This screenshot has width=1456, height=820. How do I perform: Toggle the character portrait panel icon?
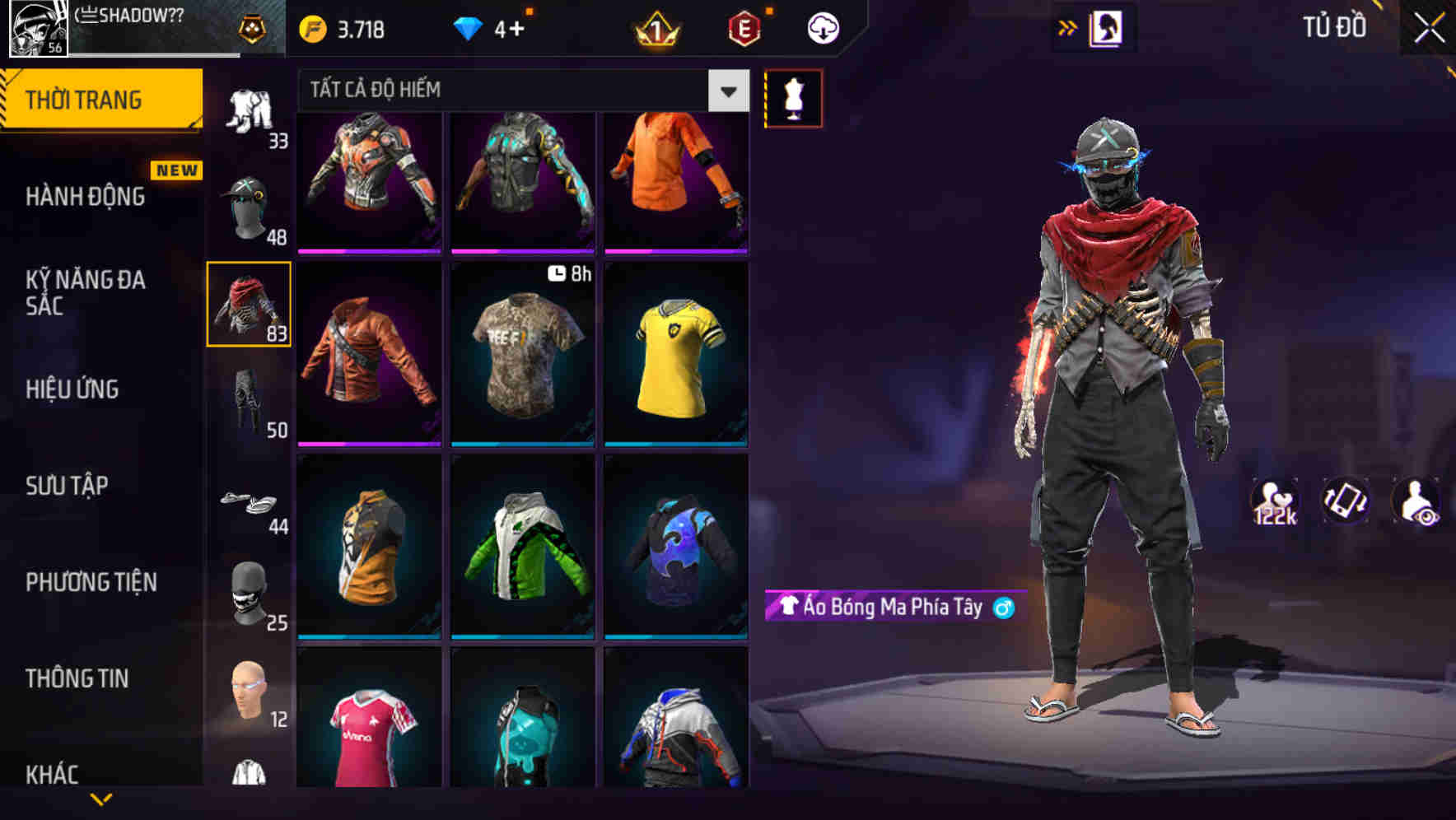1106,26
